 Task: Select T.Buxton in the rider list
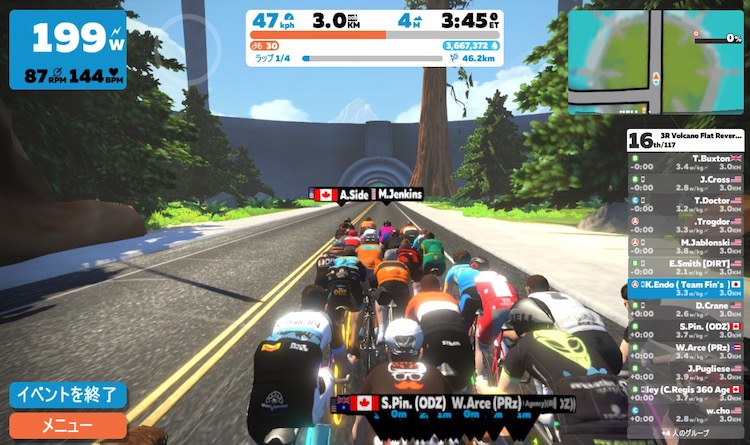click(x=687, y=163)
